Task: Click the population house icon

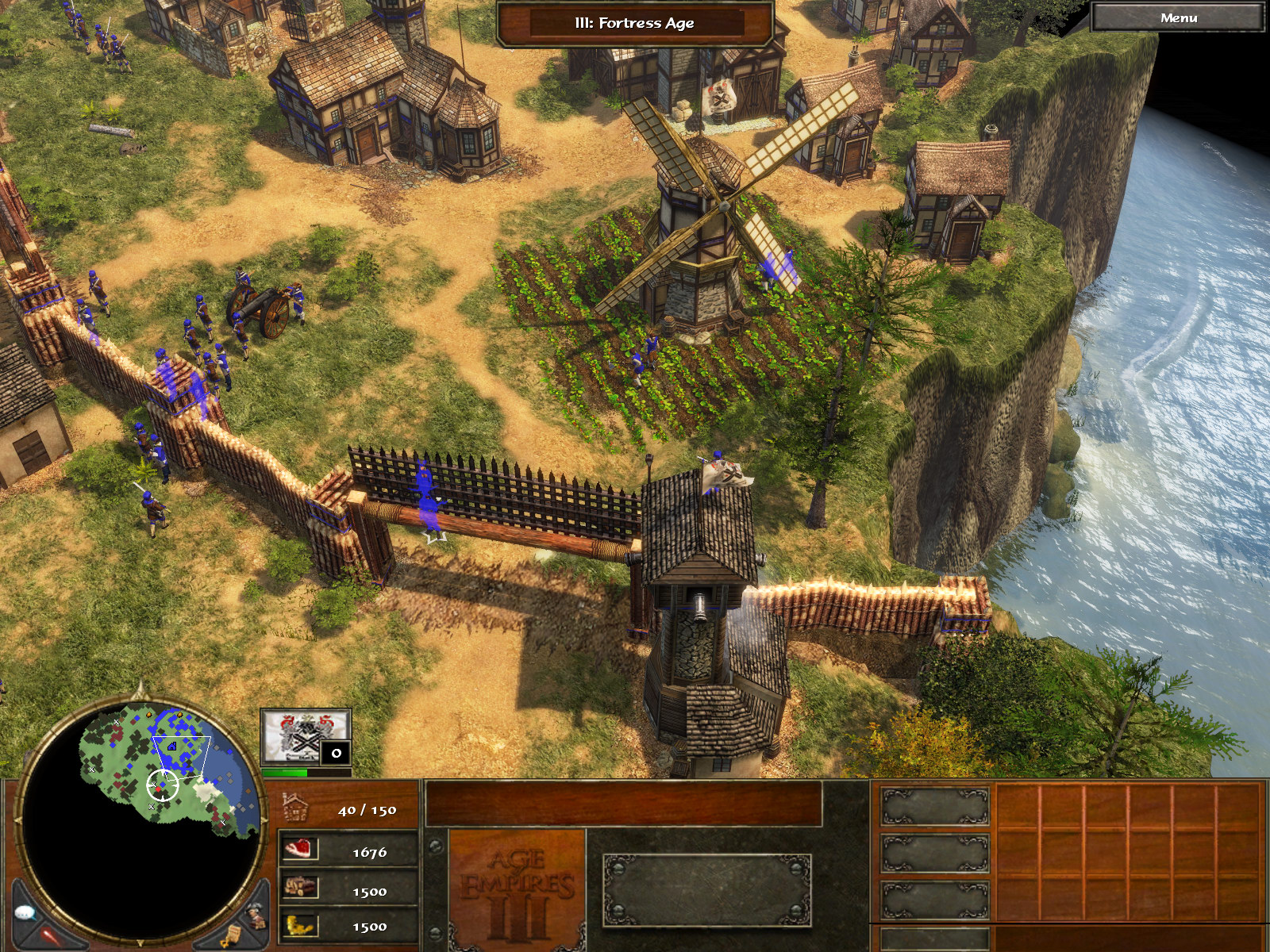Action: 295,808
